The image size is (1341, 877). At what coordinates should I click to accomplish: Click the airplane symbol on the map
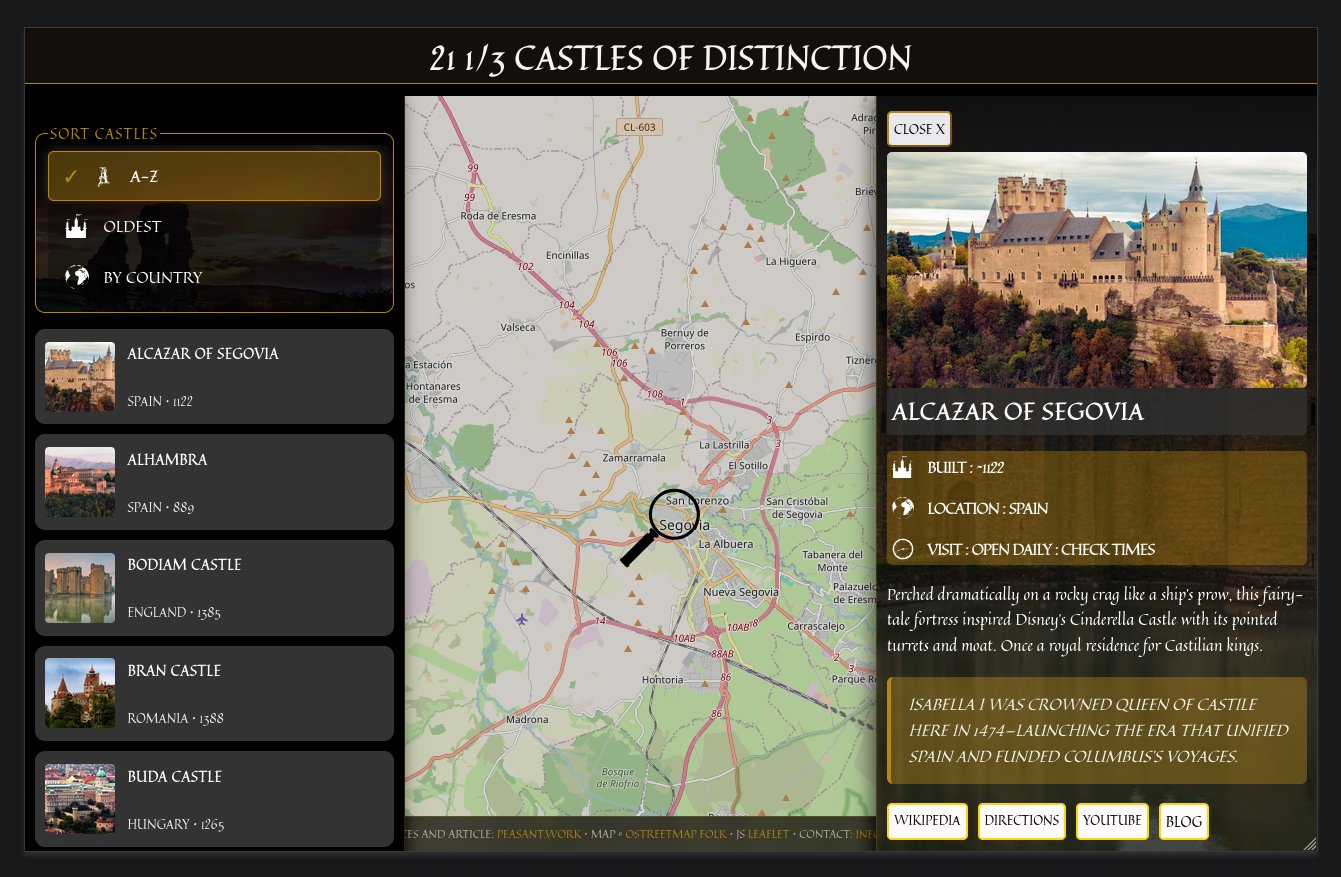coord(521,620)
